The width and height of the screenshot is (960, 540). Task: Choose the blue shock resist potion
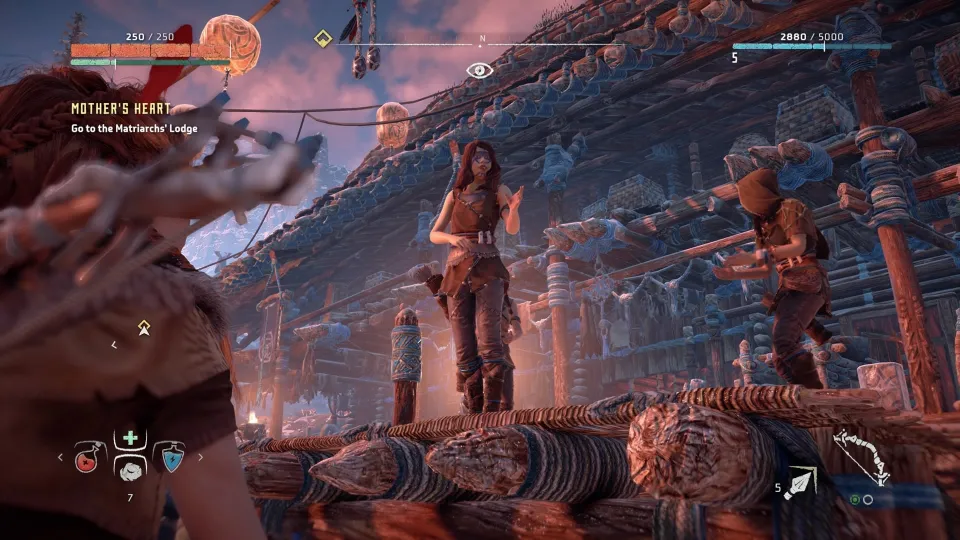click(x=172, y=458)
